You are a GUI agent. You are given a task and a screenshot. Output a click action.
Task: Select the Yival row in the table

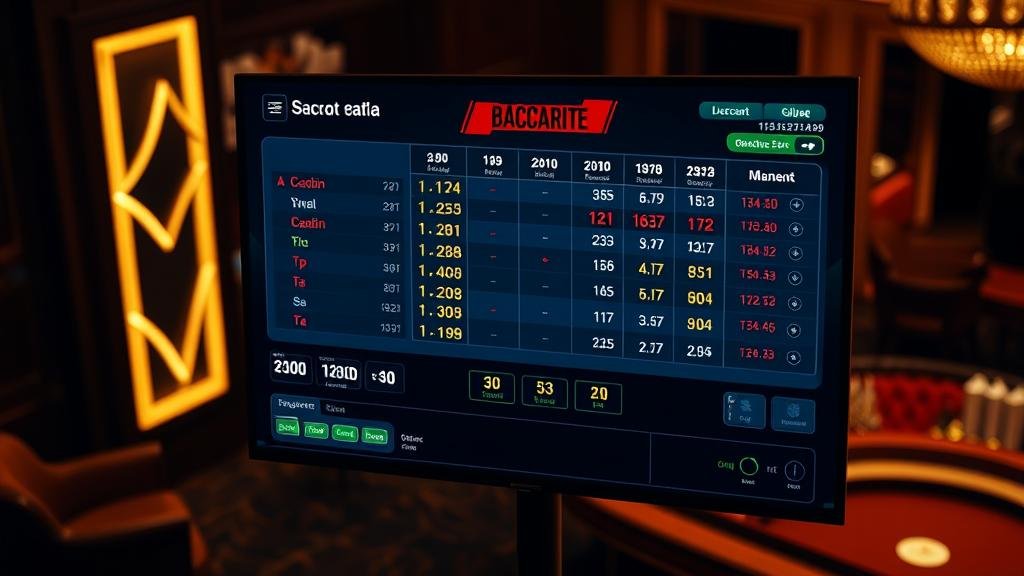click(302, 203)
